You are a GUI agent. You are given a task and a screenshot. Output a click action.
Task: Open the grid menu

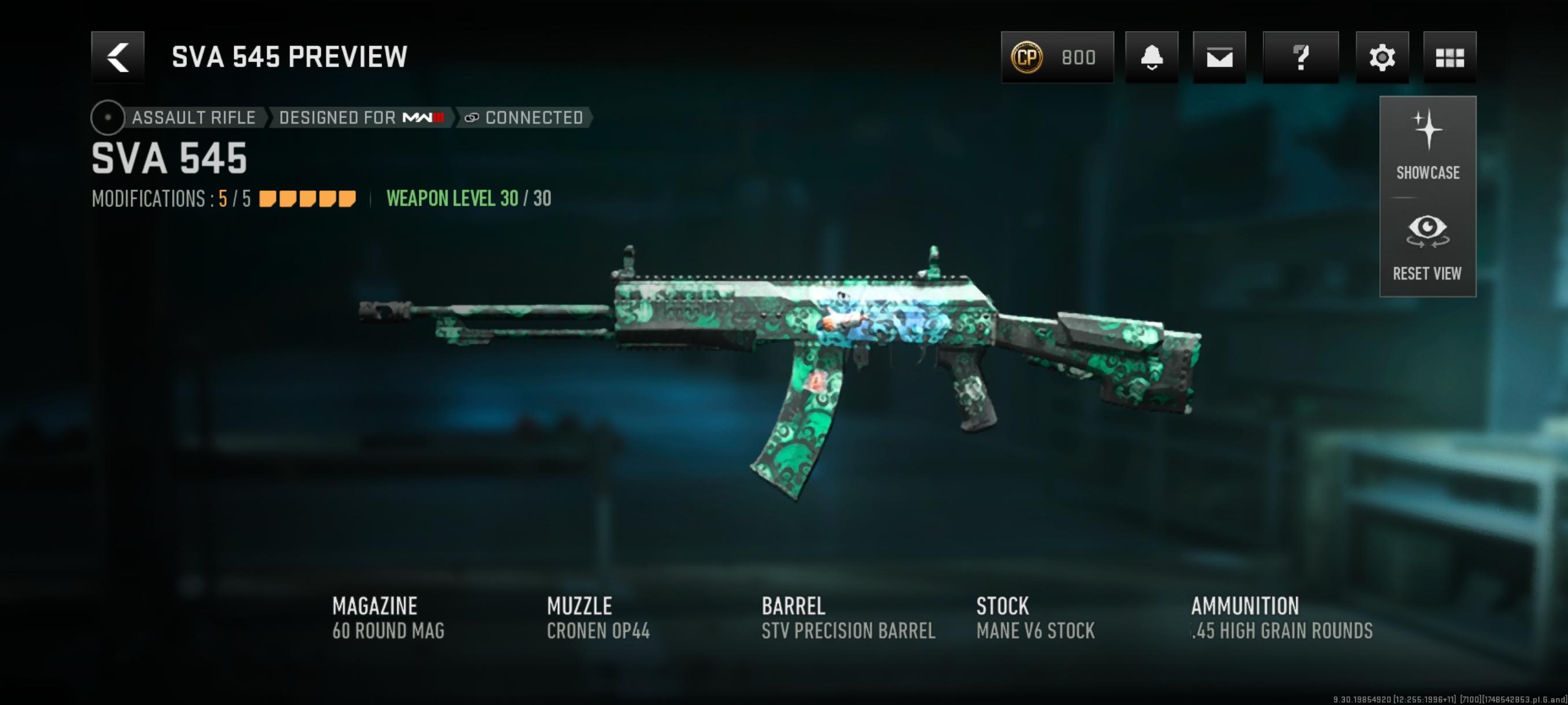(x=1449, y=57)
